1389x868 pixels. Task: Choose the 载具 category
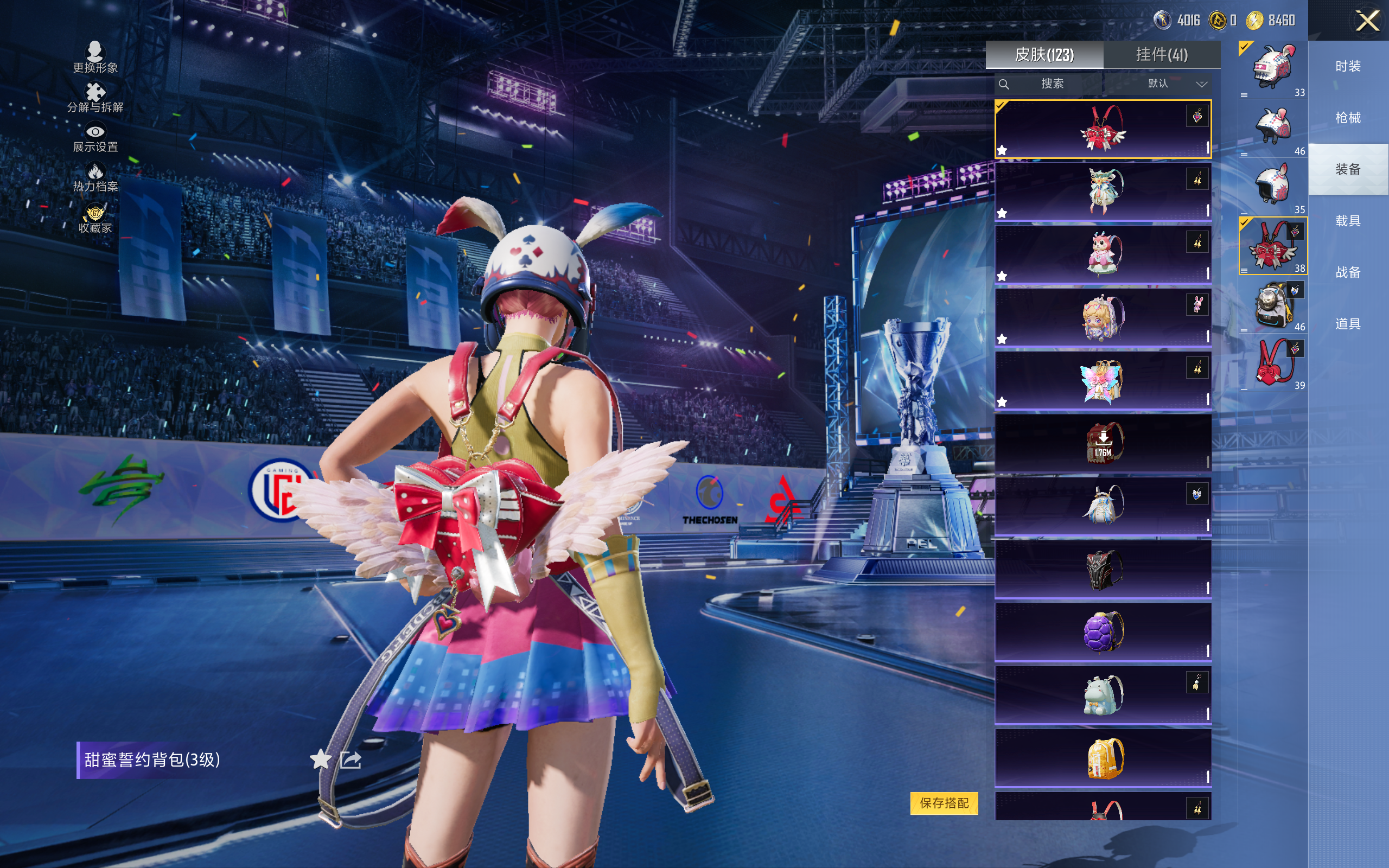coord(1348,221)
